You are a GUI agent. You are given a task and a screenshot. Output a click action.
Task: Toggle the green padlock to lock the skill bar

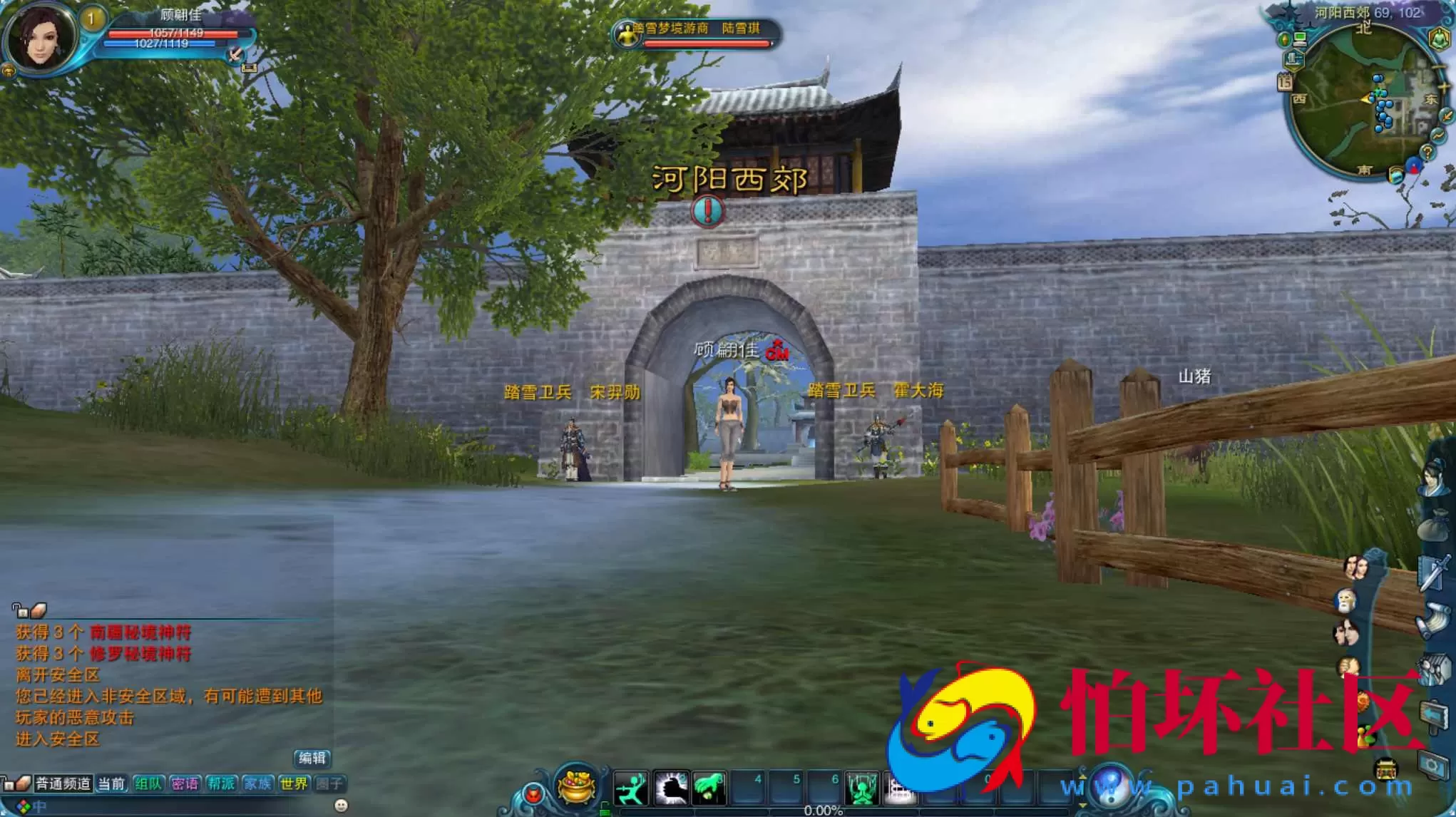(x=606, y=809)
